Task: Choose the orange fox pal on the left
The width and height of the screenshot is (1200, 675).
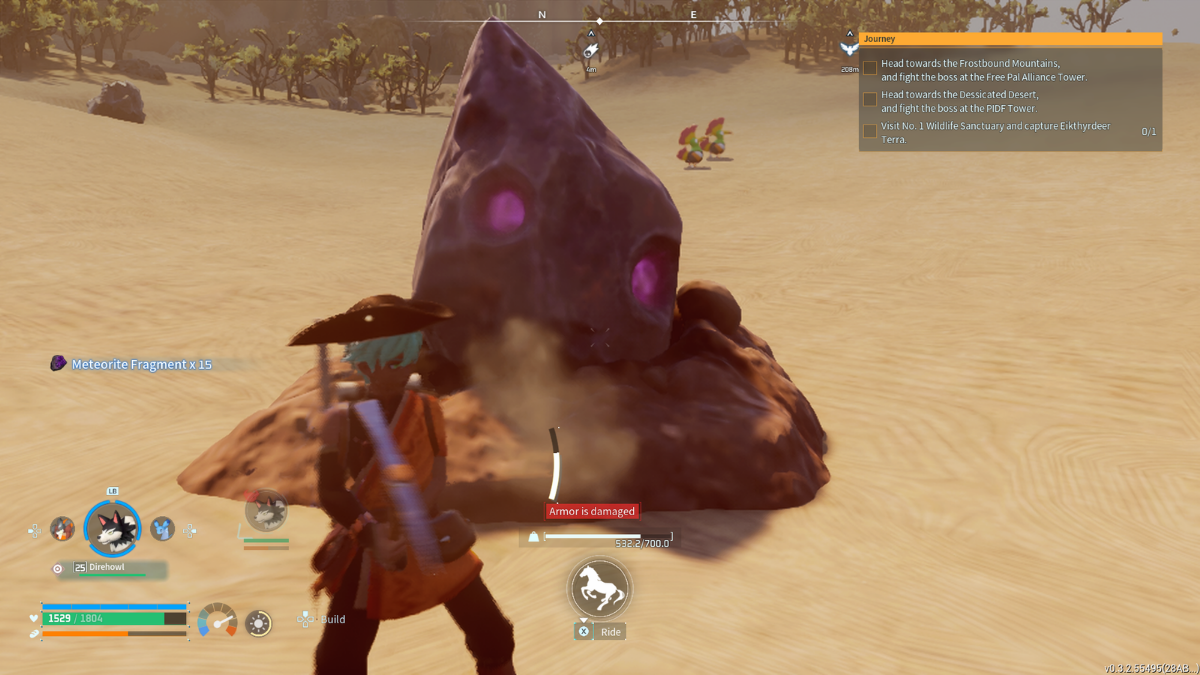Action: 63,529
